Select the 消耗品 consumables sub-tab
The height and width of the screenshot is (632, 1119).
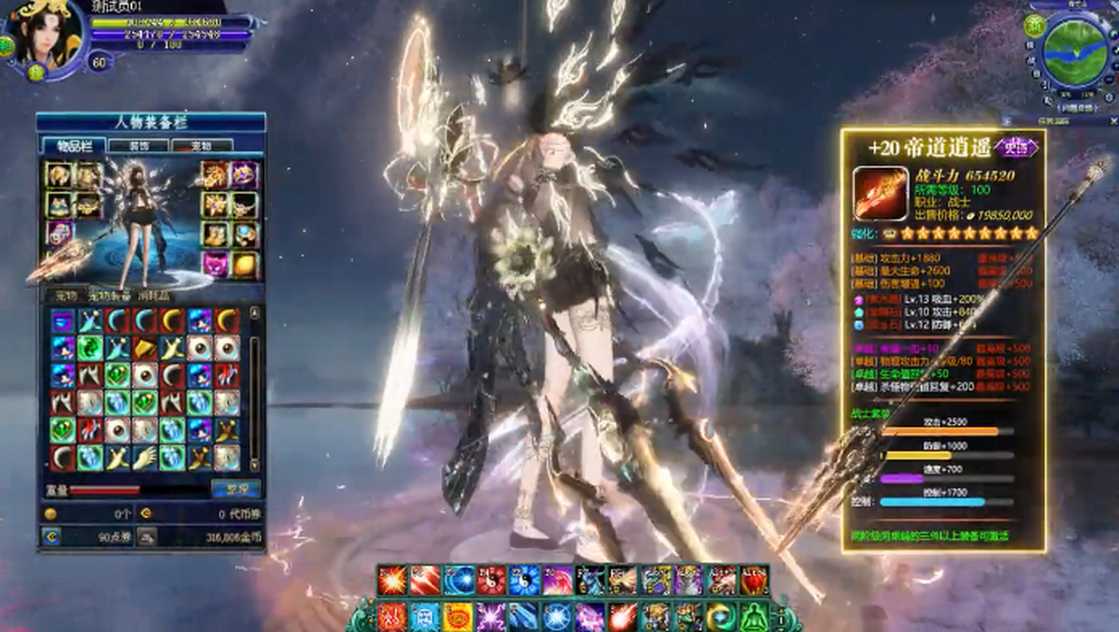160,295
